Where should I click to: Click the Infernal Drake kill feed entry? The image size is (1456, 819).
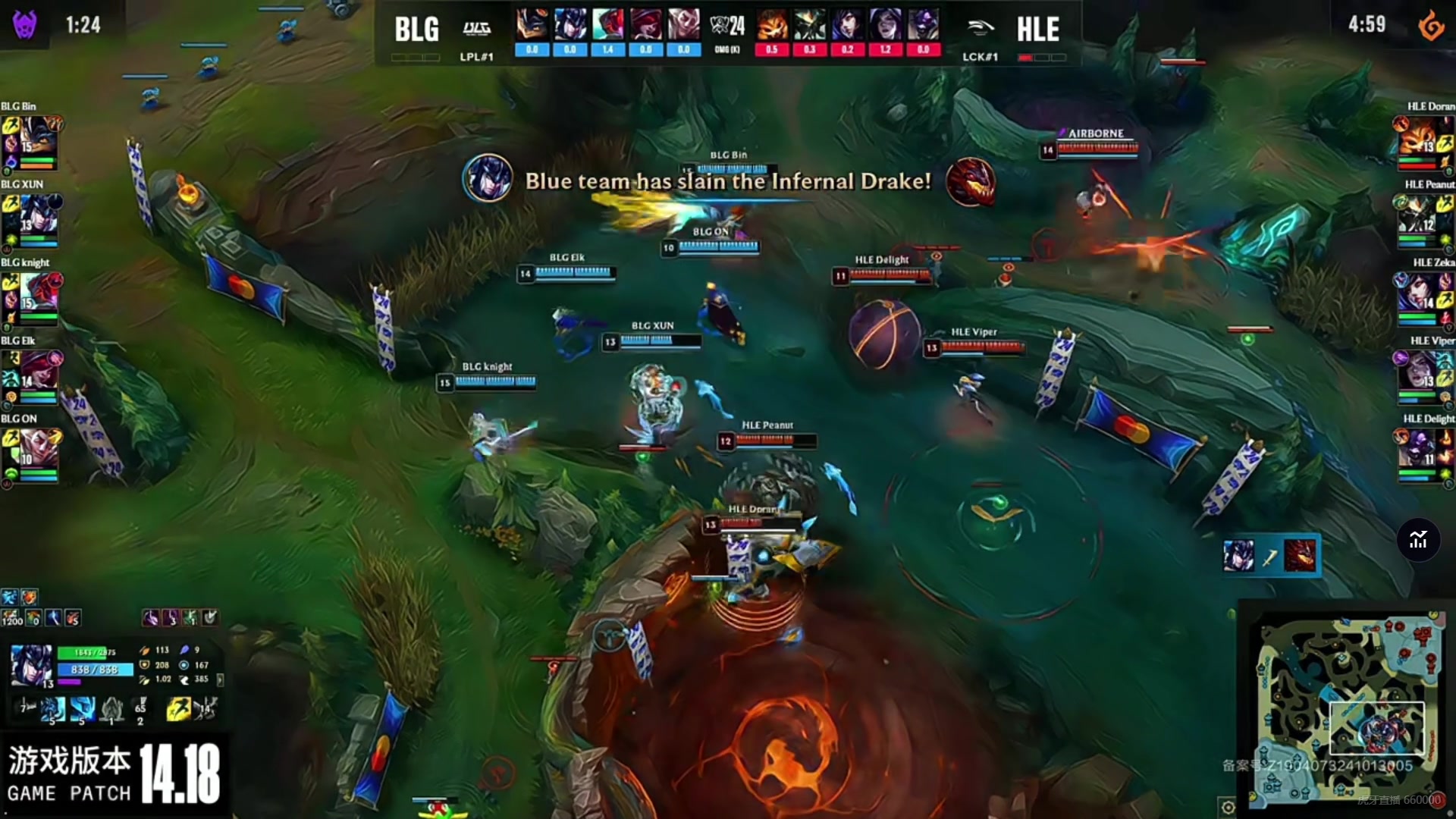(1269, 556)
